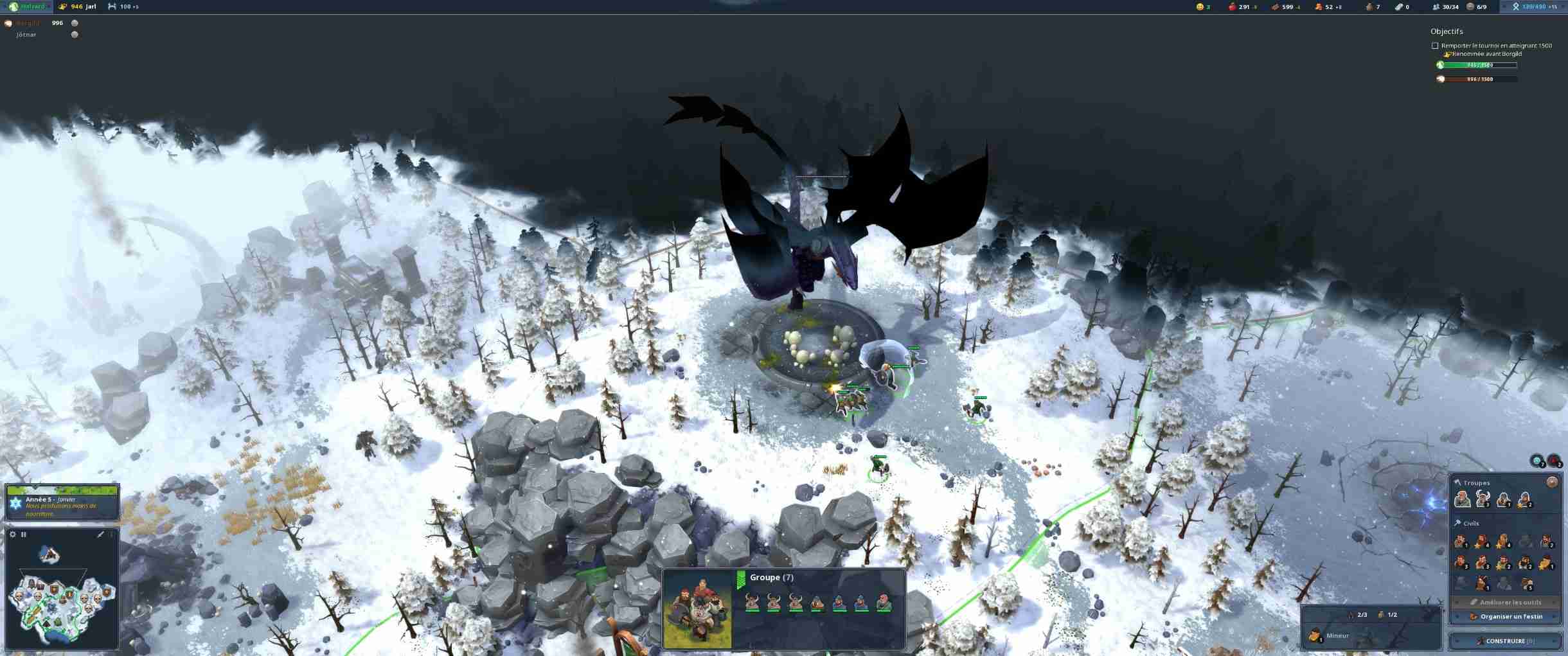This screenshot has height=656, width=1568.
Task: Select the pencil drawing tool above the minimap
Action: (100, 535)
